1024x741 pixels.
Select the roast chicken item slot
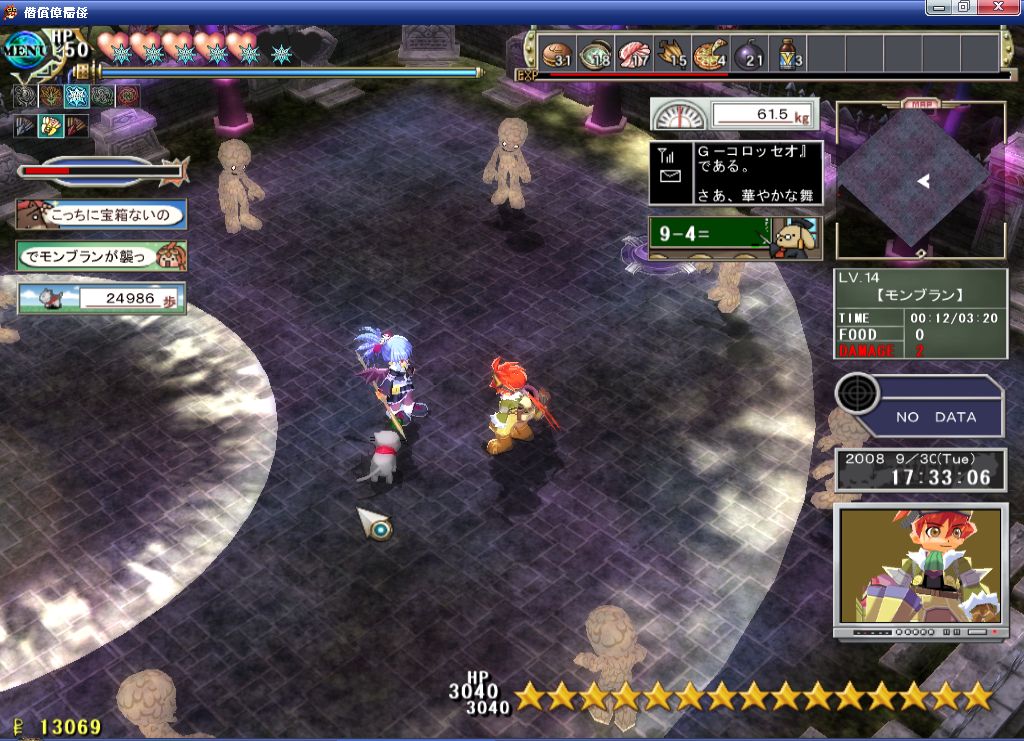[x=672, y=54]
